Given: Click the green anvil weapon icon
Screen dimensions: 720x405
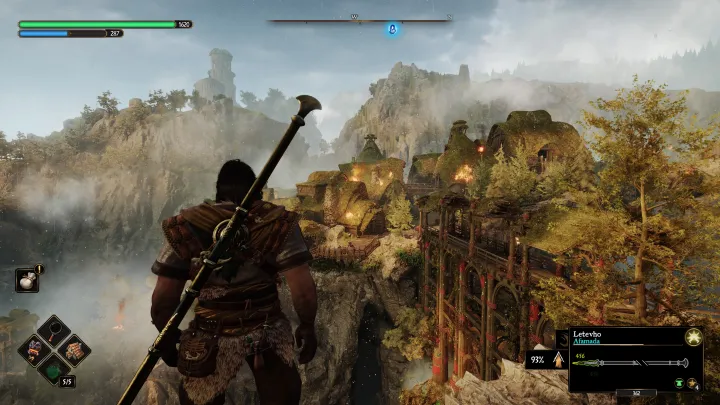Looking at the screenshot, I should (677, 383).
